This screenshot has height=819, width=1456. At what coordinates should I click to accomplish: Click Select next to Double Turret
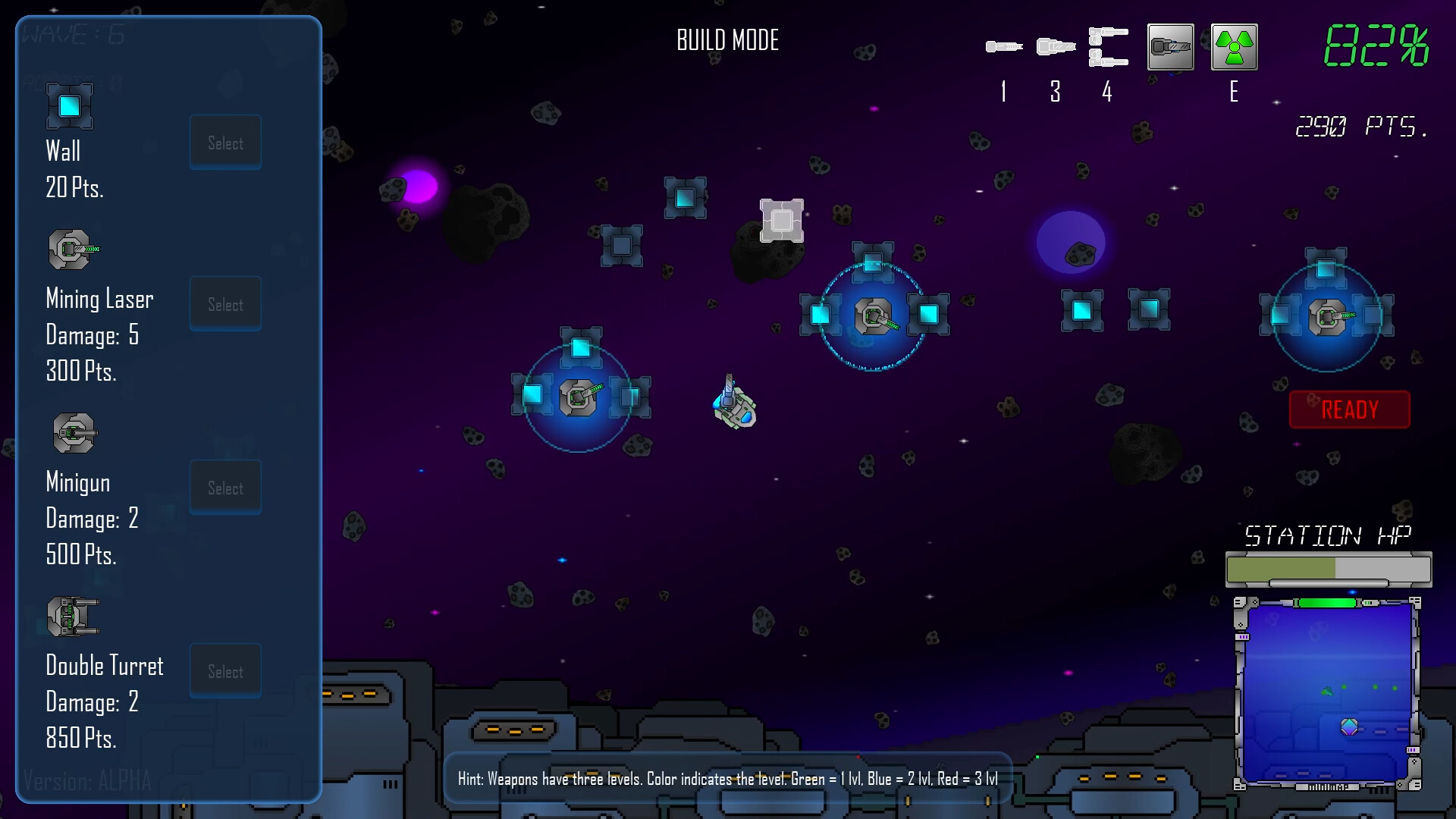tap(225, 670)
